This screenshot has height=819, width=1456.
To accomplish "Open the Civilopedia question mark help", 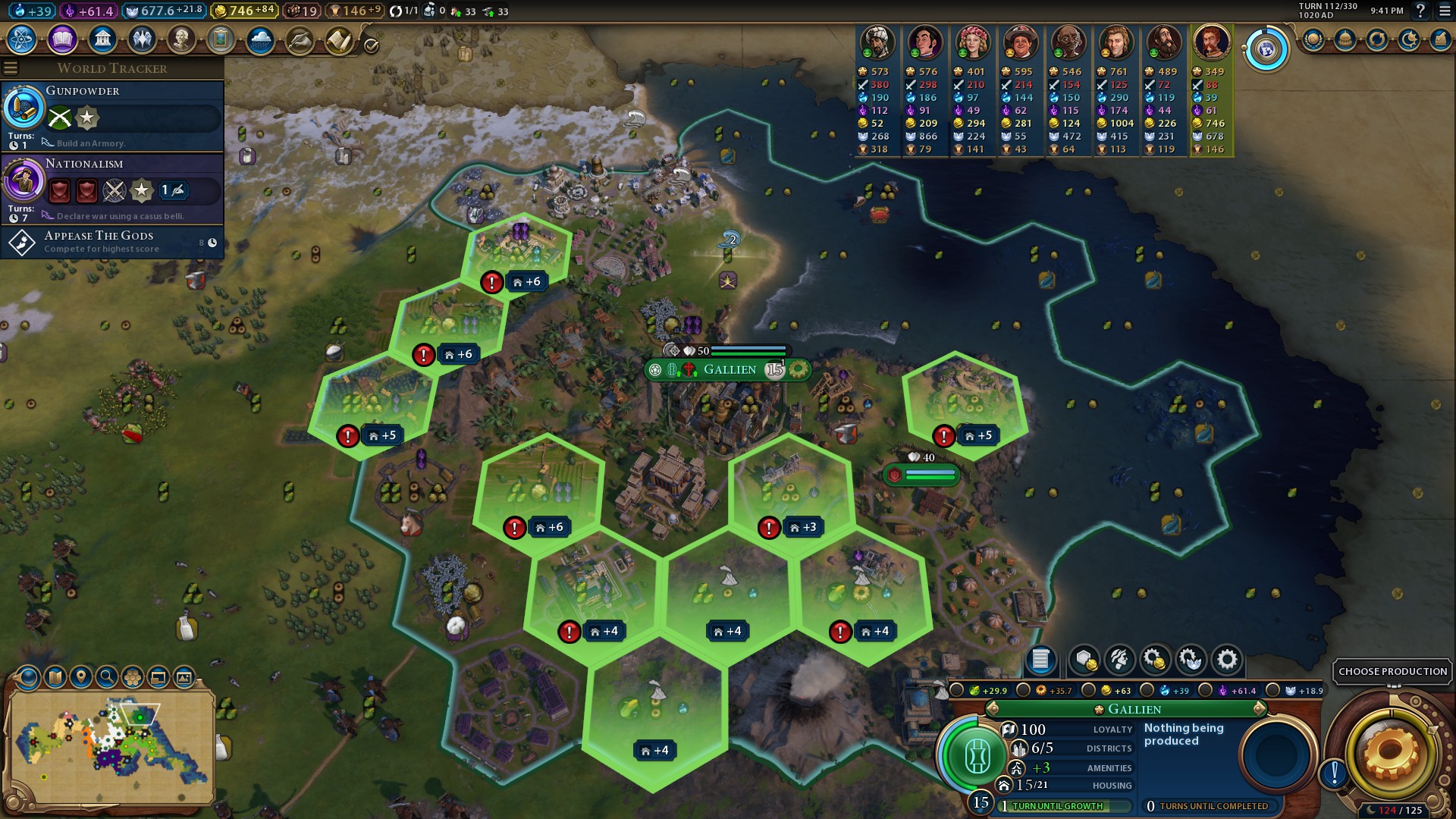I will (1420, 11).
